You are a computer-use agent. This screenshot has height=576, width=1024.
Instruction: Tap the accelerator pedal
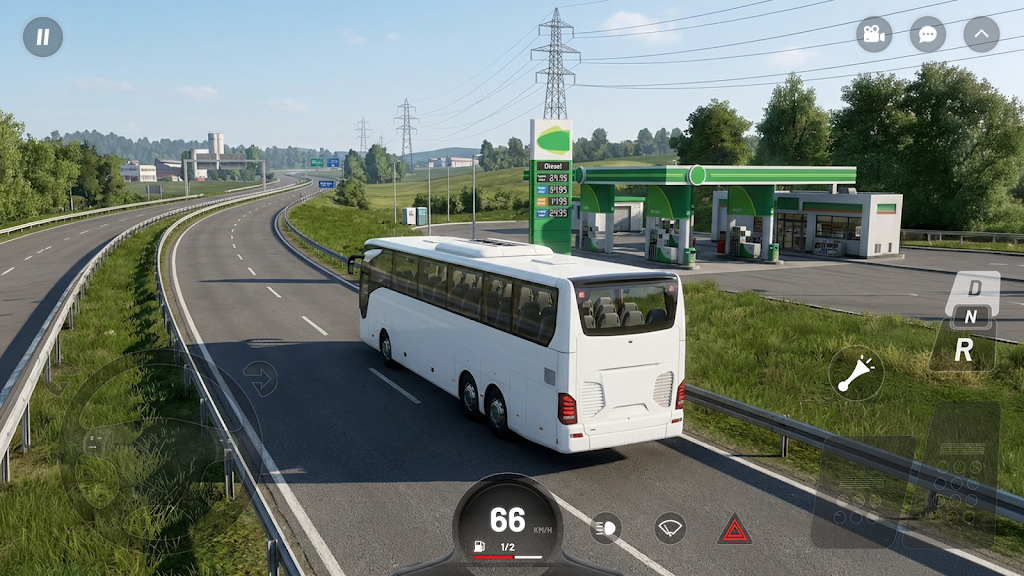[960, 470]
